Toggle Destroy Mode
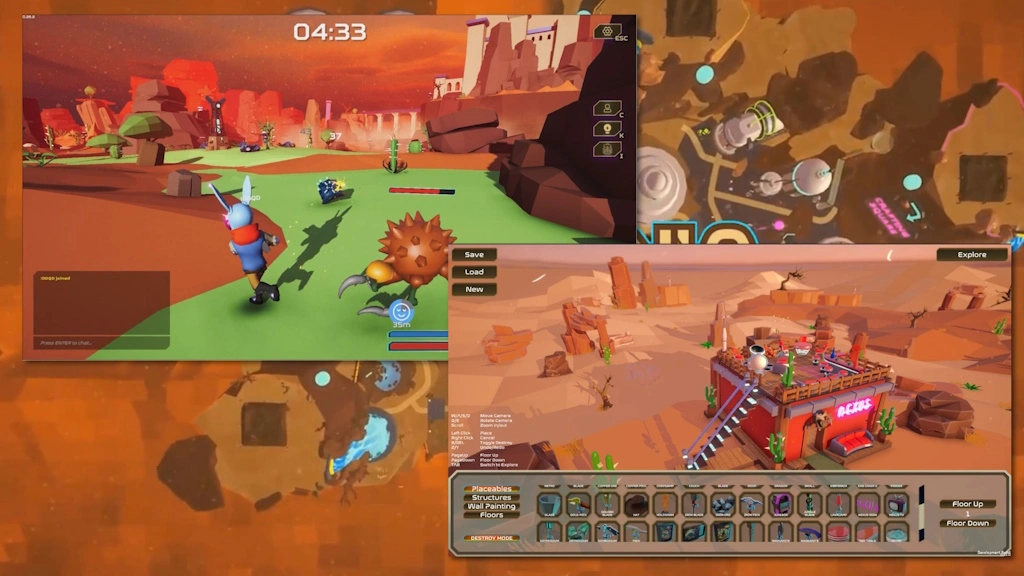Screen dimensions: 1024x576 pyautogui.click(x=491, y=538)
